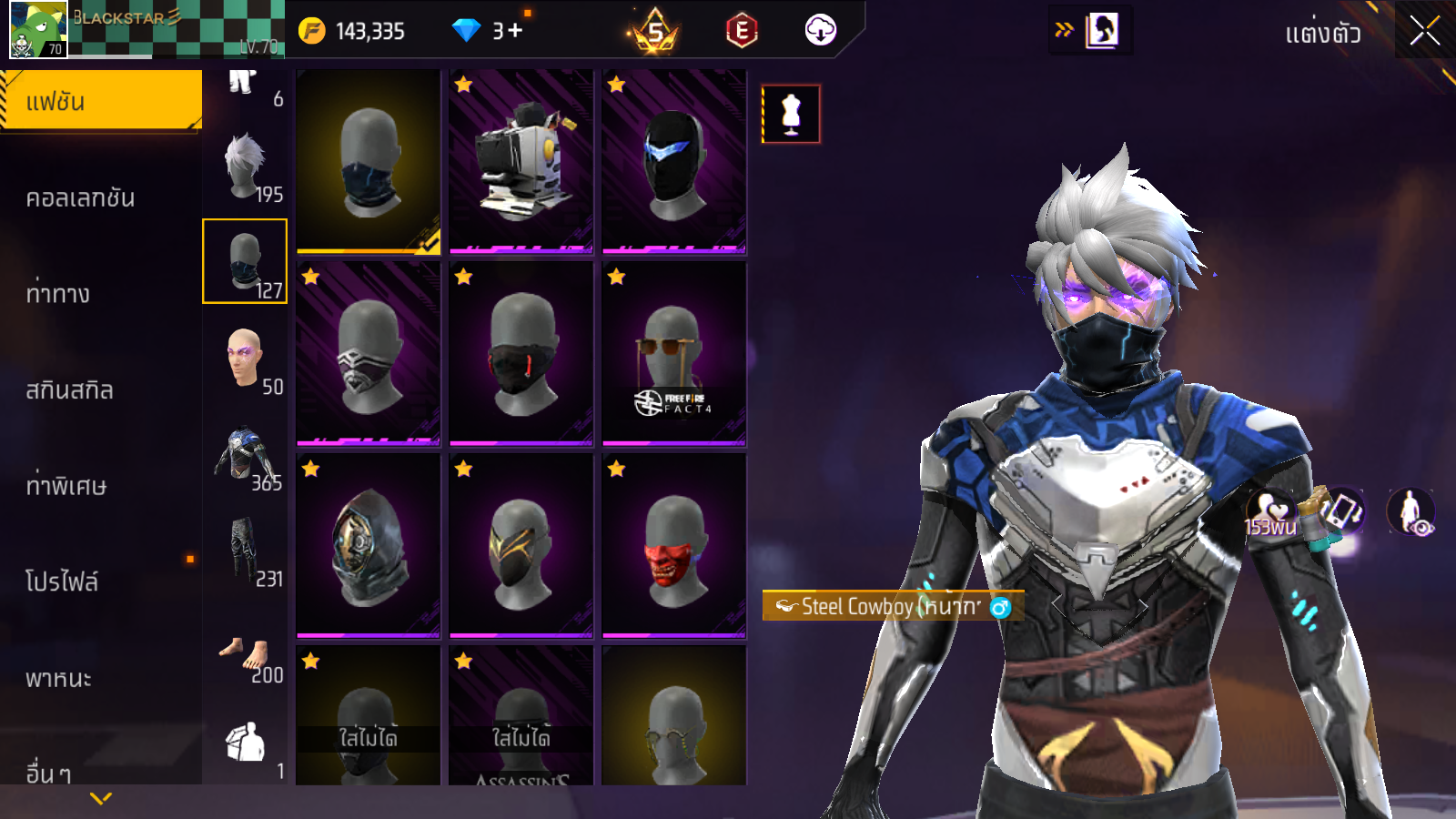This screenshot has height=819, width=1456.
Task: Equip the black mask with blue visor
Action: pos(673,161)
